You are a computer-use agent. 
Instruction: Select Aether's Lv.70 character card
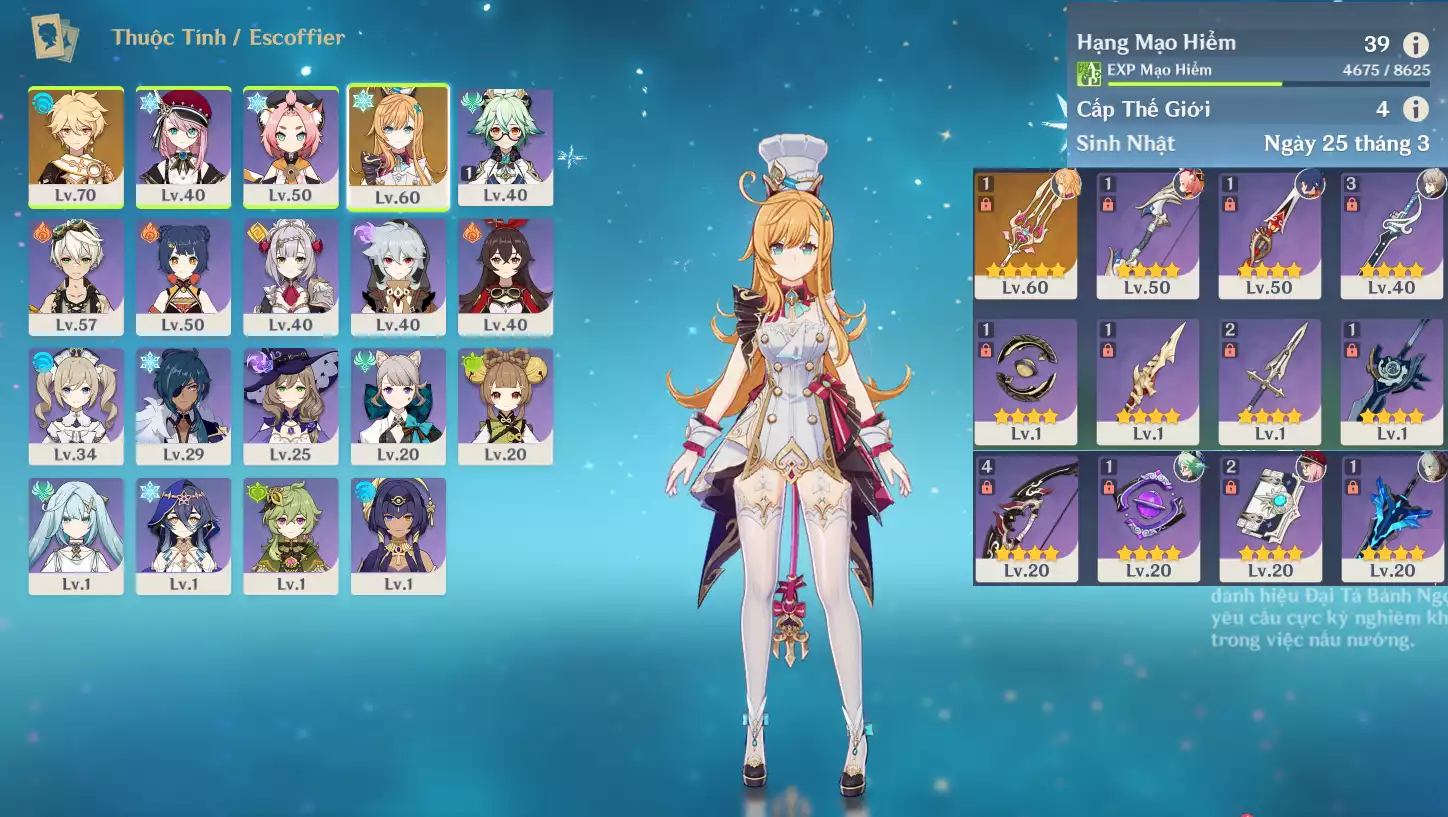pos(76,146)
